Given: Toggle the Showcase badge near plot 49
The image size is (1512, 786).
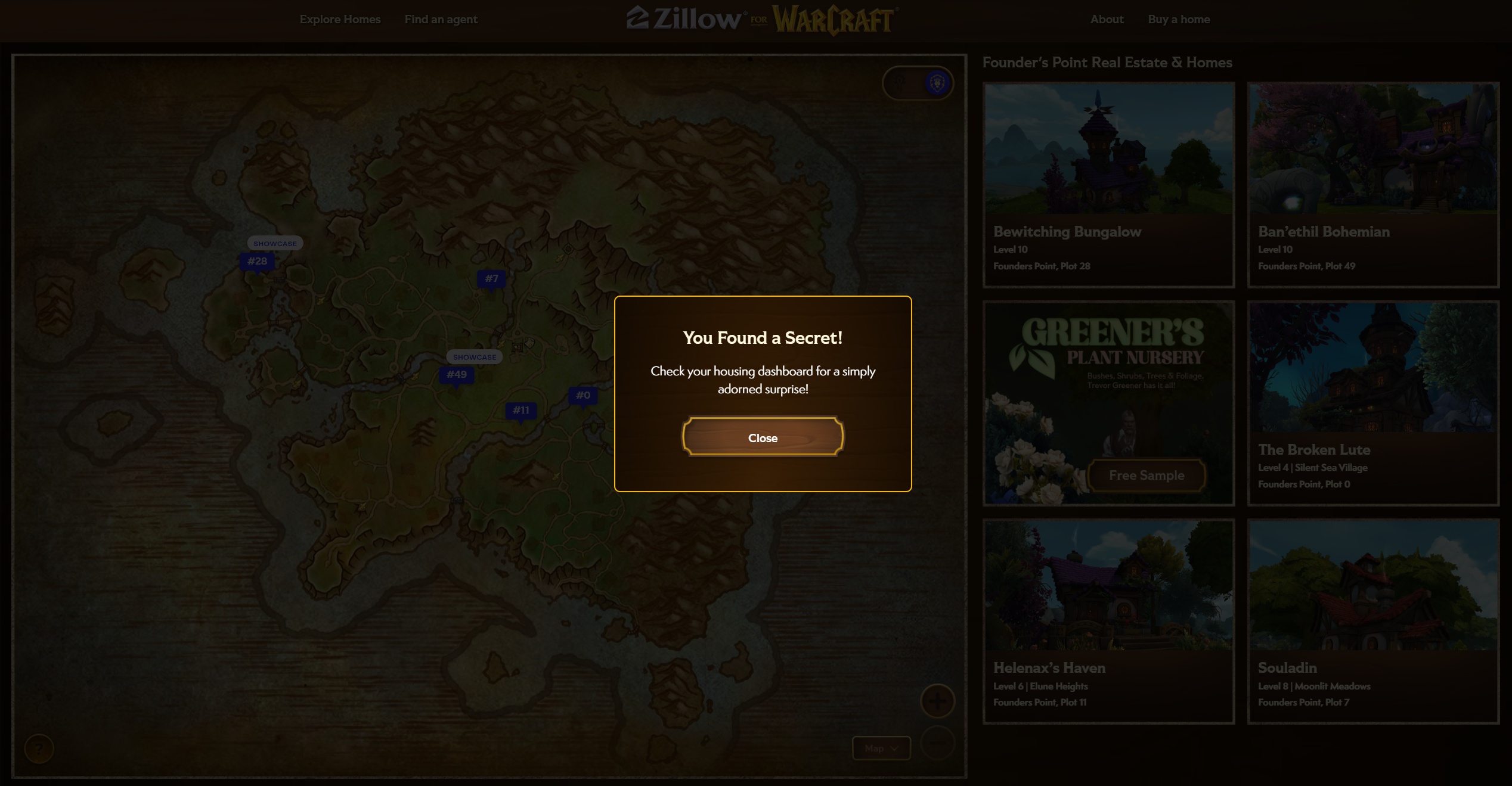Looking at the screenshot, I should coord(475,357).
